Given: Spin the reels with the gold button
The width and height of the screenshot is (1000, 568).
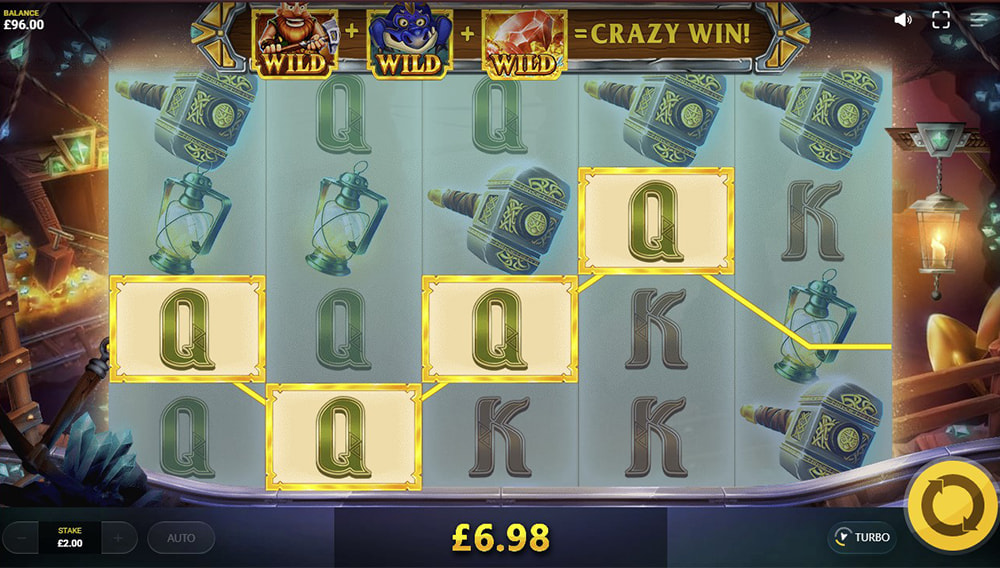Looking at the screenshot, I should click(952, 508).
